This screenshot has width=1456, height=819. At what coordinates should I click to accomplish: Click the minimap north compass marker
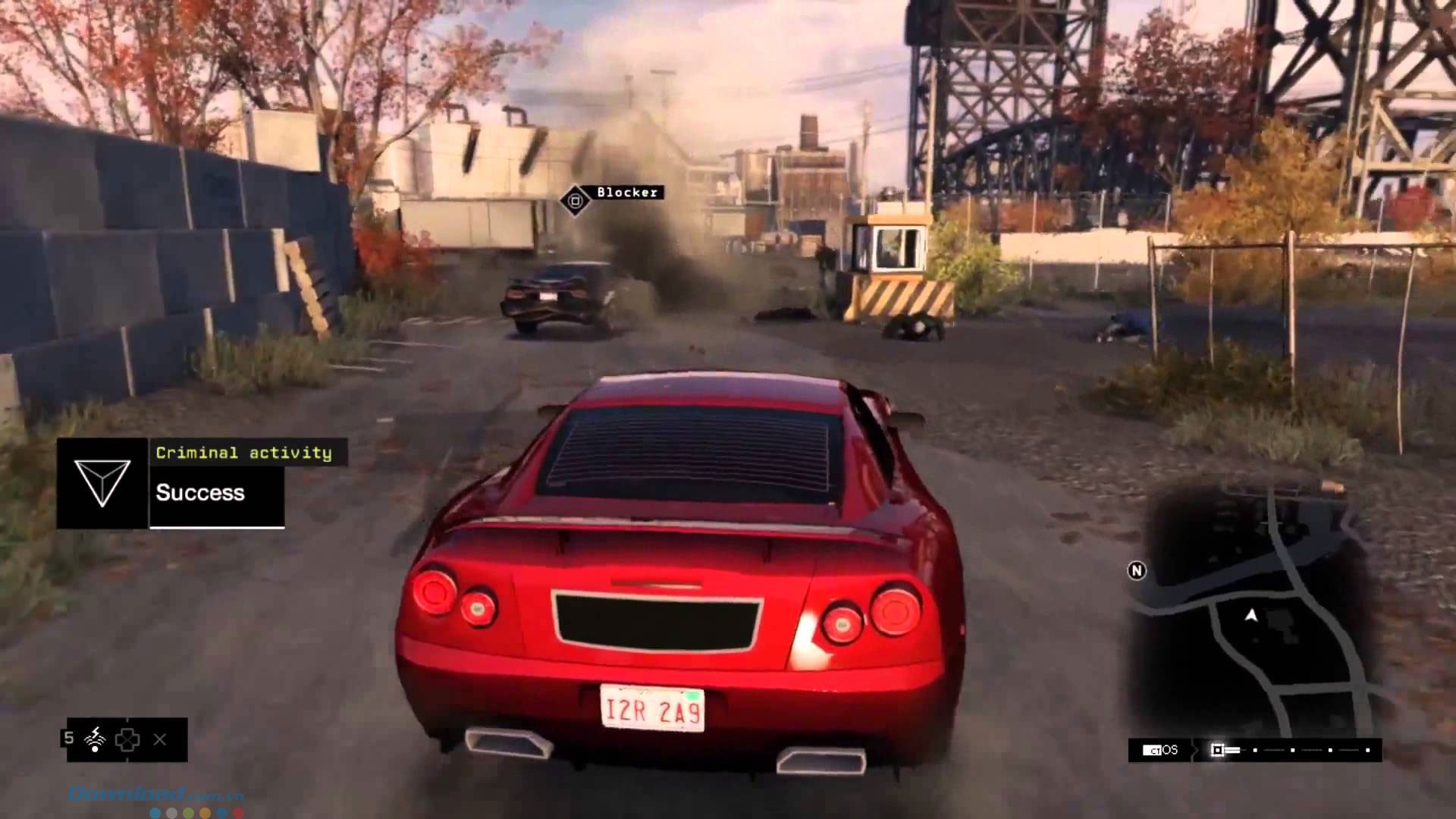pos(1136,571)
